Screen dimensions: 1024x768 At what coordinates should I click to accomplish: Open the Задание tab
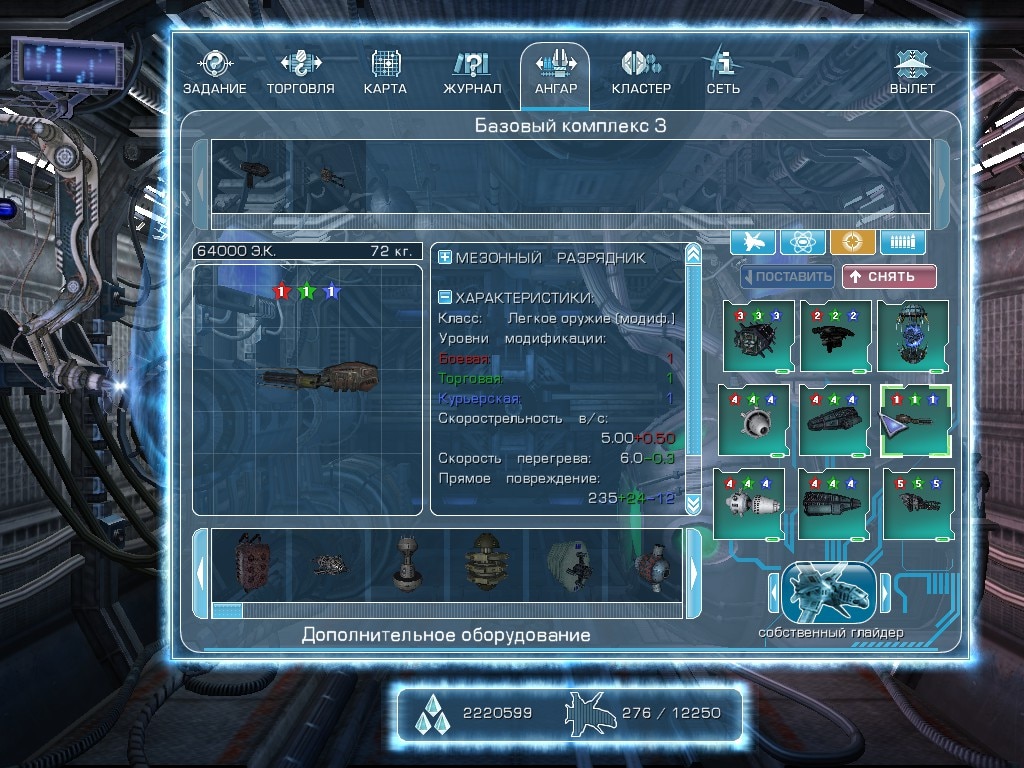pos(214,73)
